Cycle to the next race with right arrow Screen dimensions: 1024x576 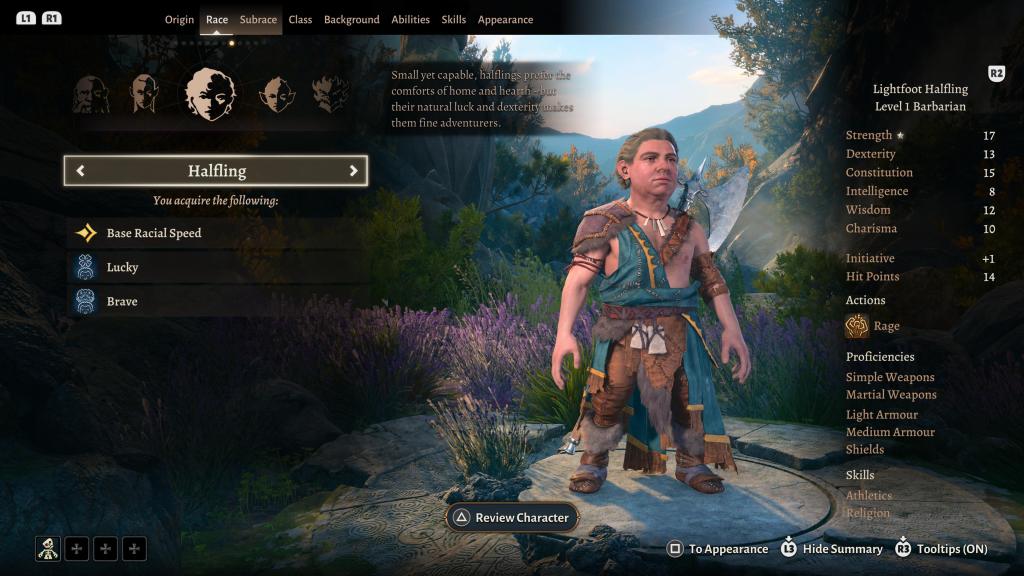353,171
